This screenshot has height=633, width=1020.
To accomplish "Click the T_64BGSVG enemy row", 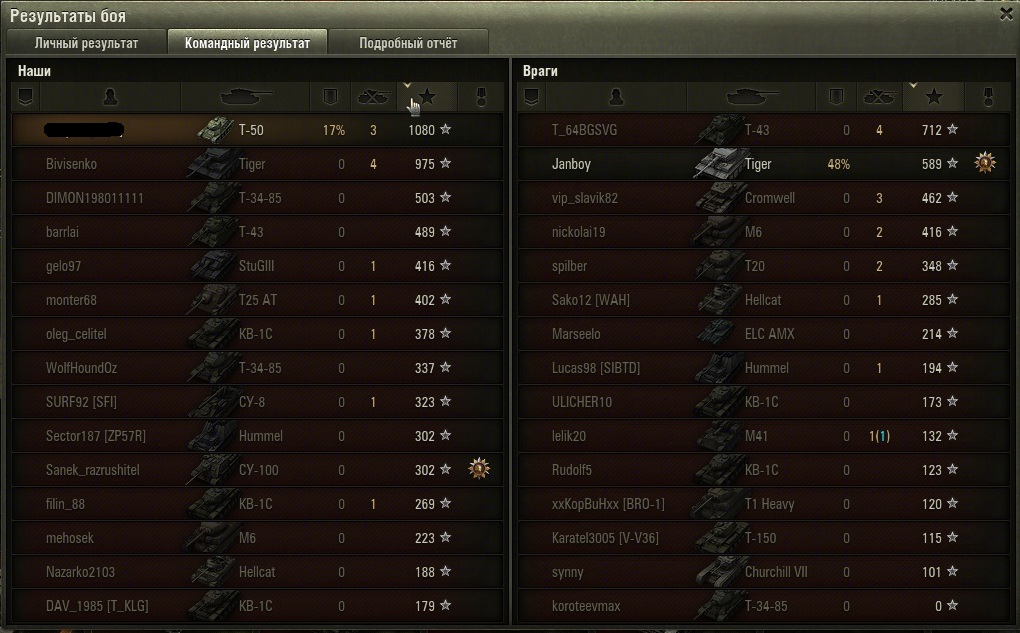I will [756, 130].
